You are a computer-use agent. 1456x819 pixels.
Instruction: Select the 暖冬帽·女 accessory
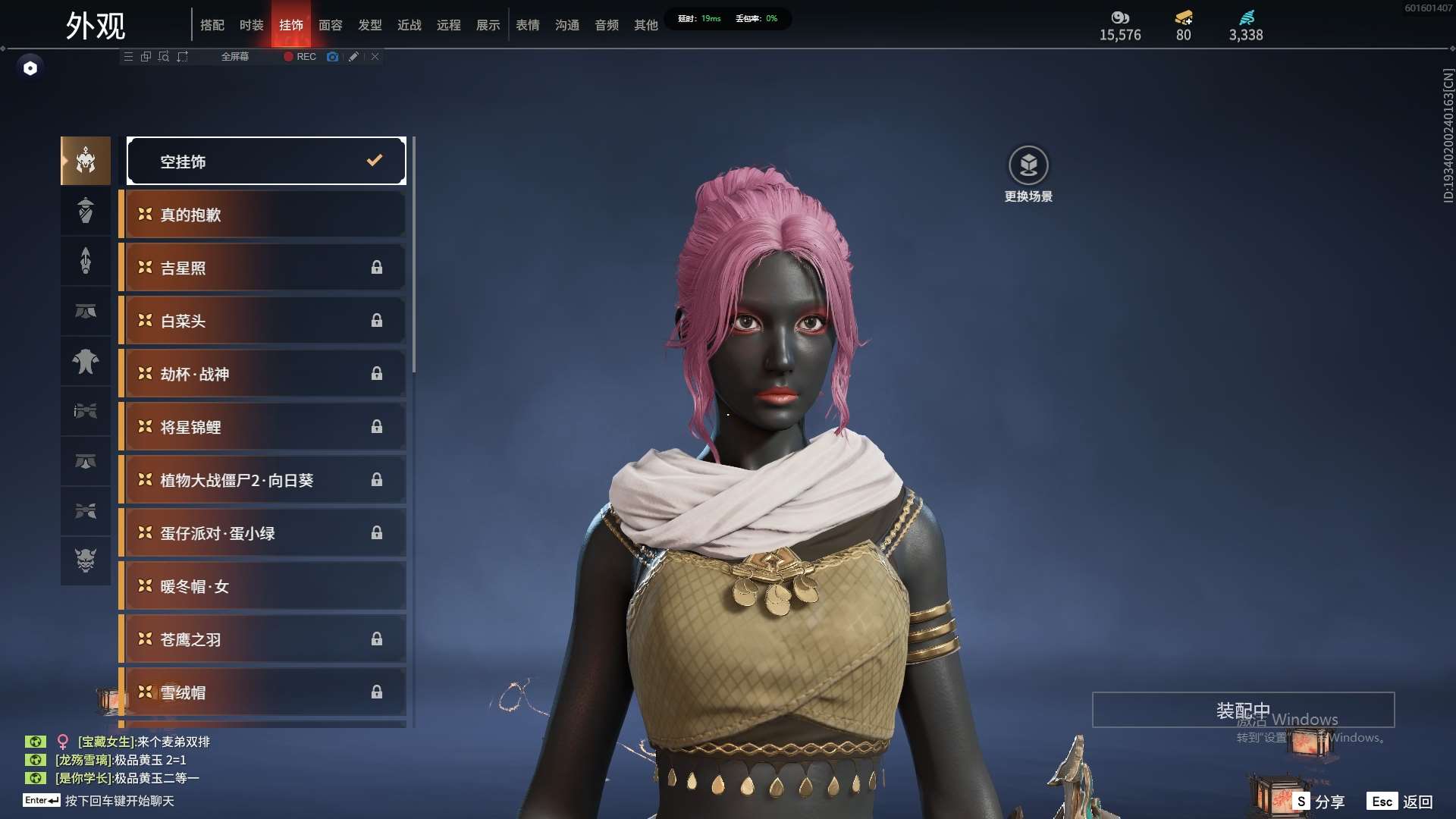pyautogui.click(x=265, y=586)
